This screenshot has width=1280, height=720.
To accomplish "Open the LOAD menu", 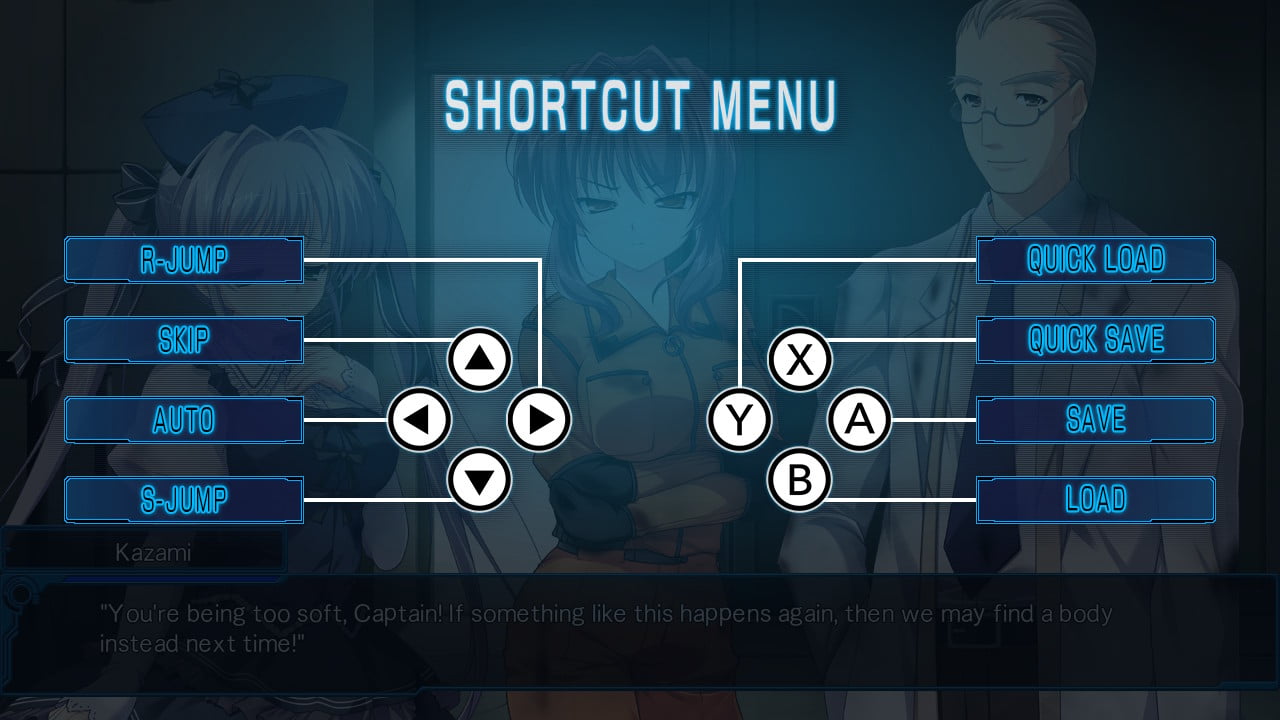I will [1096, 500].
